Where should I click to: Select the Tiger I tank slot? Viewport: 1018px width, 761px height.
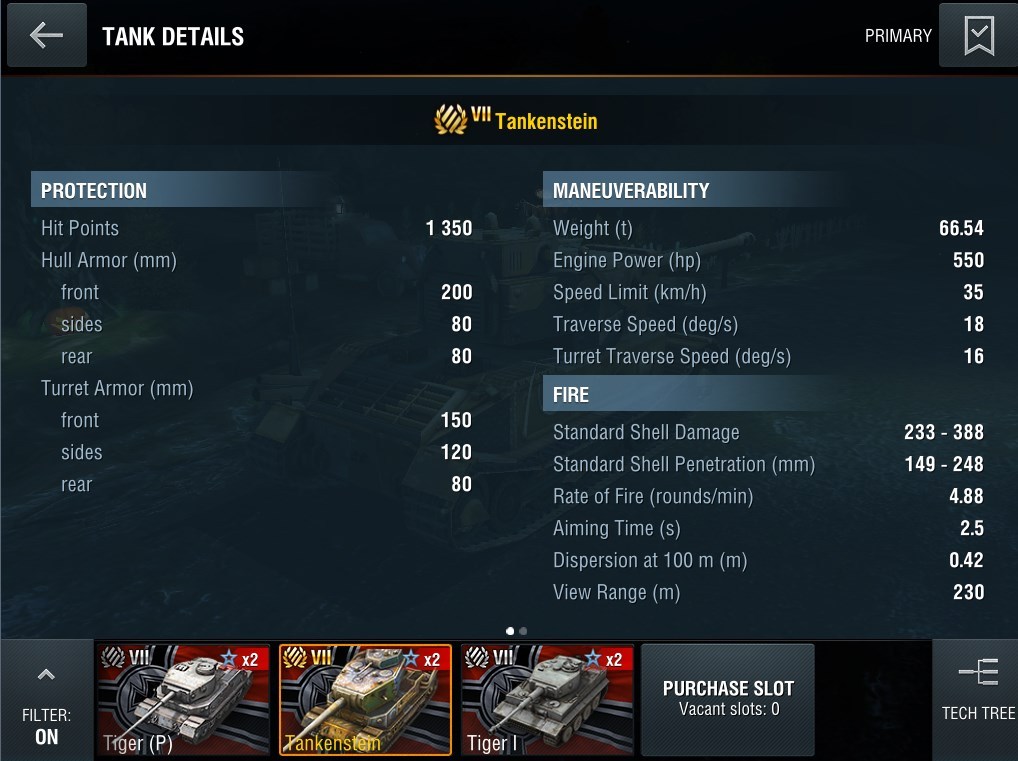tap(547, 699)
